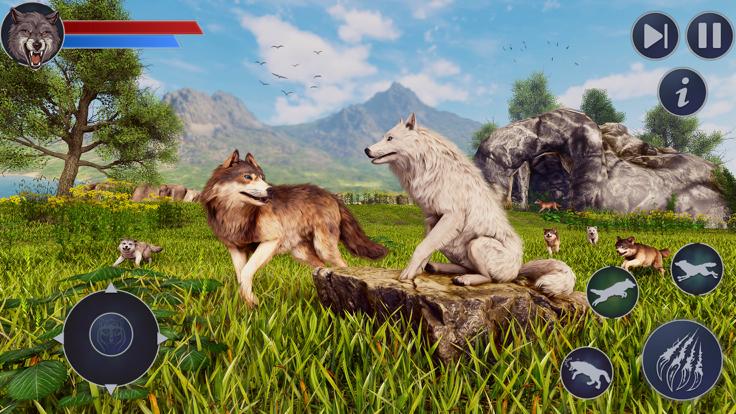Pause the game
This screenshot has width=736, height=414.
[710, 36]
